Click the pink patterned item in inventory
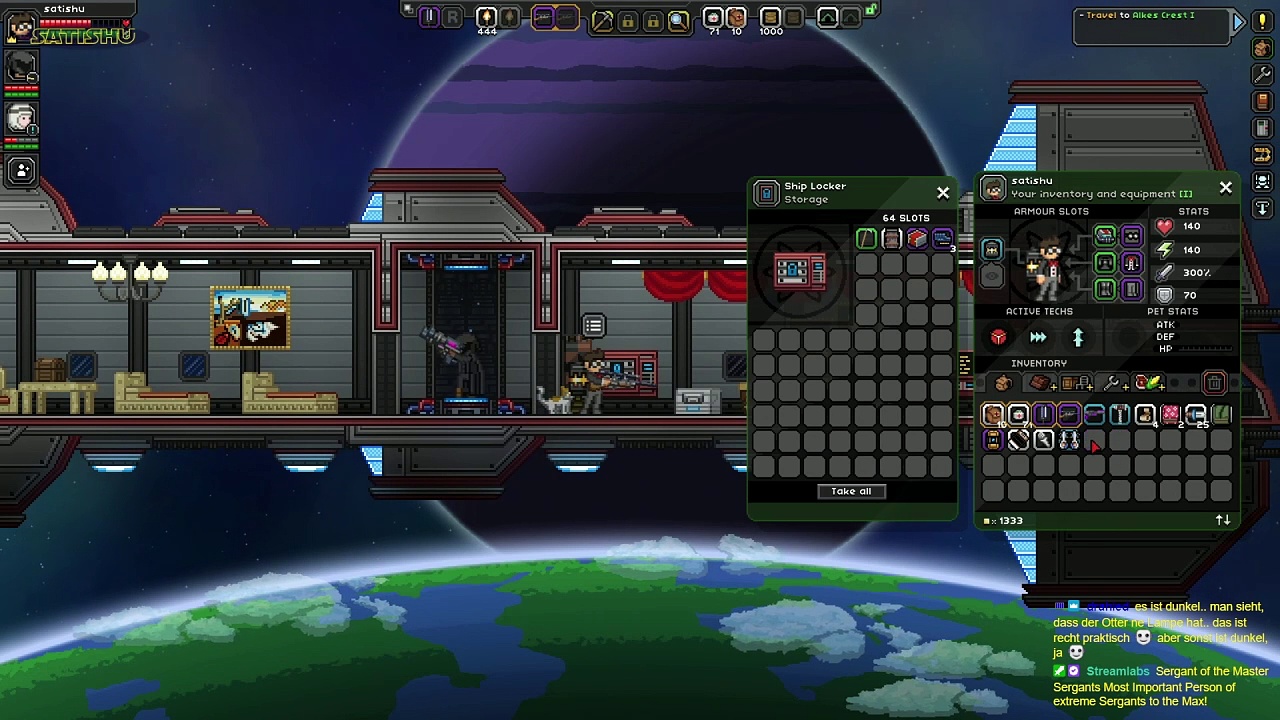The image size is (1280, 720). pos(1169,414)
